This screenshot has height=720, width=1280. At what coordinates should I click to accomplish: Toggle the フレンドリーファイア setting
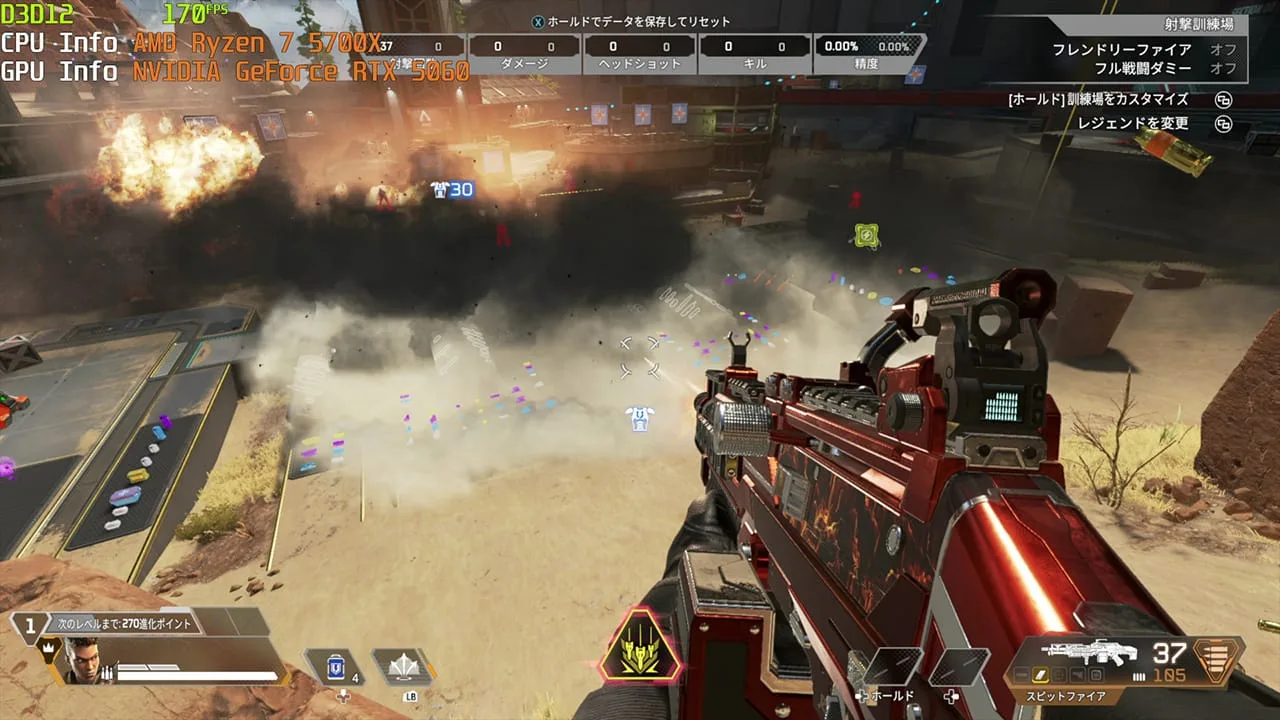click(x=1144, y=50)
